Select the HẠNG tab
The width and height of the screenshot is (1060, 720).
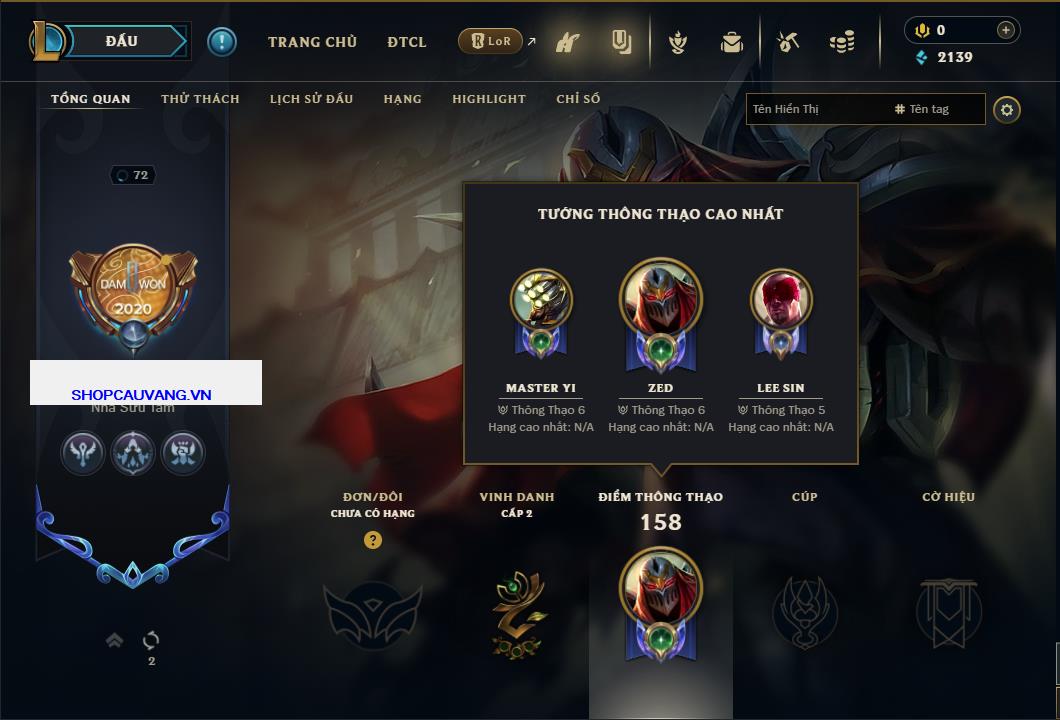tap(402, 99)
